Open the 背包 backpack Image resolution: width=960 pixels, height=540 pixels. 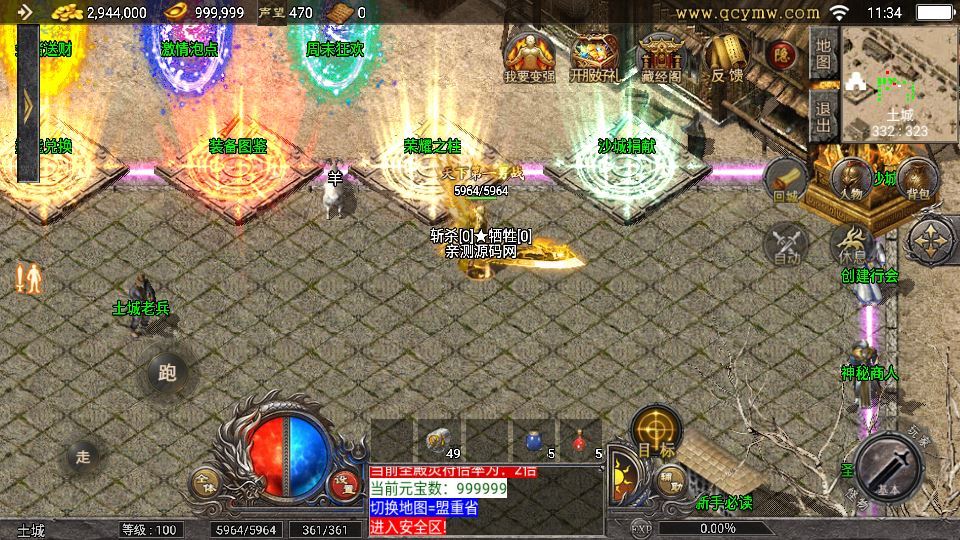click(x=915, y=180)
